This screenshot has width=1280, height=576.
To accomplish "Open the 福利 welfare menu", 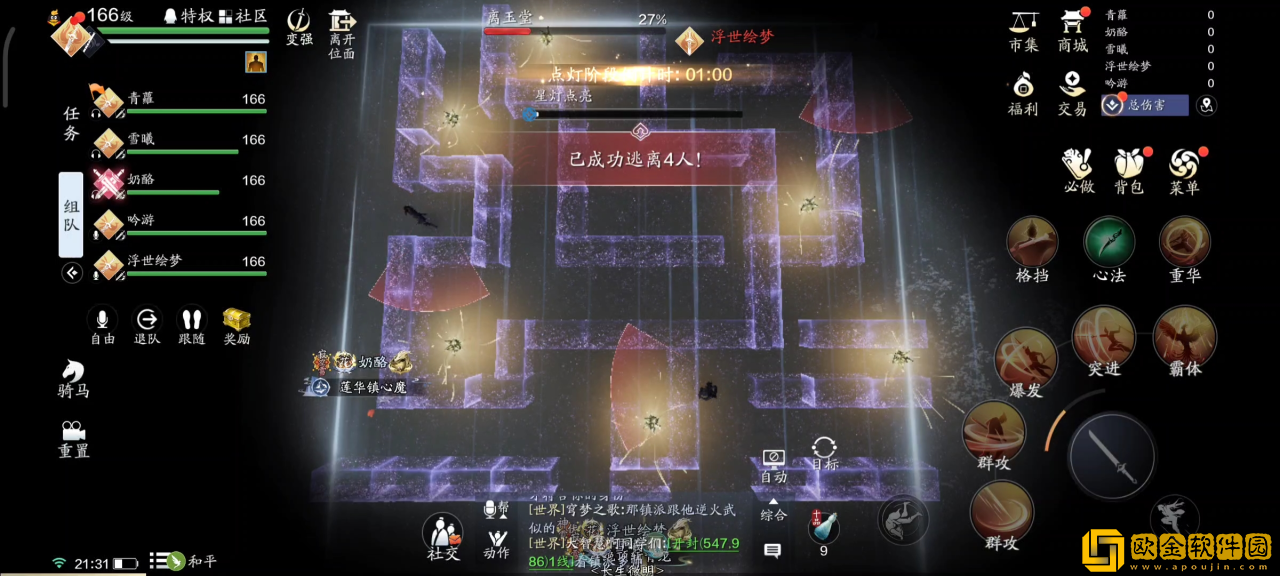I will pyautogui.click(x=1023, y=92).
